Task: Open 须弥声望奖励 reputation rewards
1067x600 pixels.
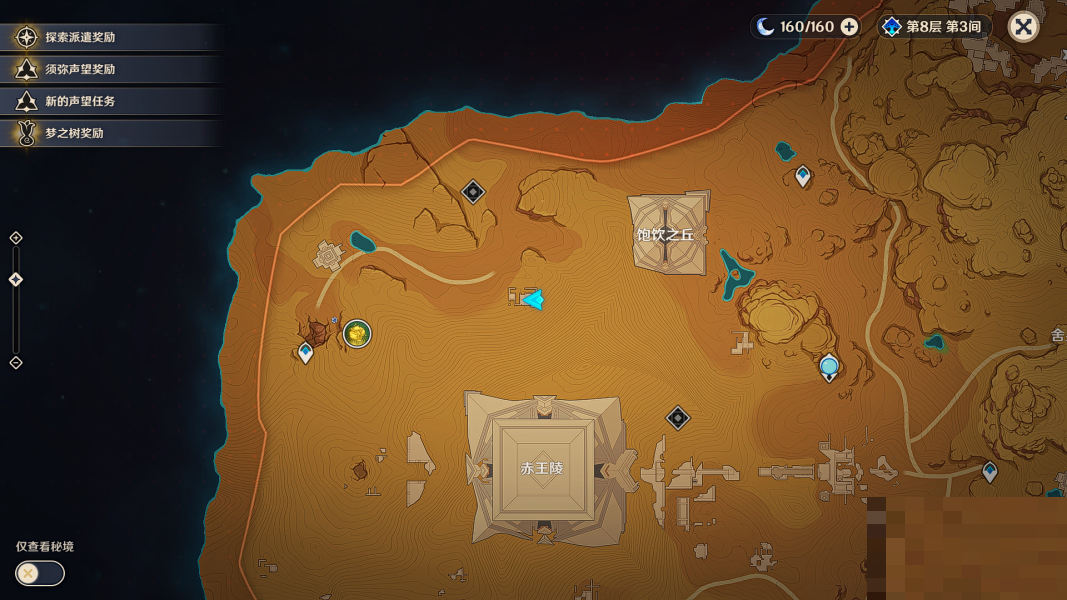Action: 80,69
